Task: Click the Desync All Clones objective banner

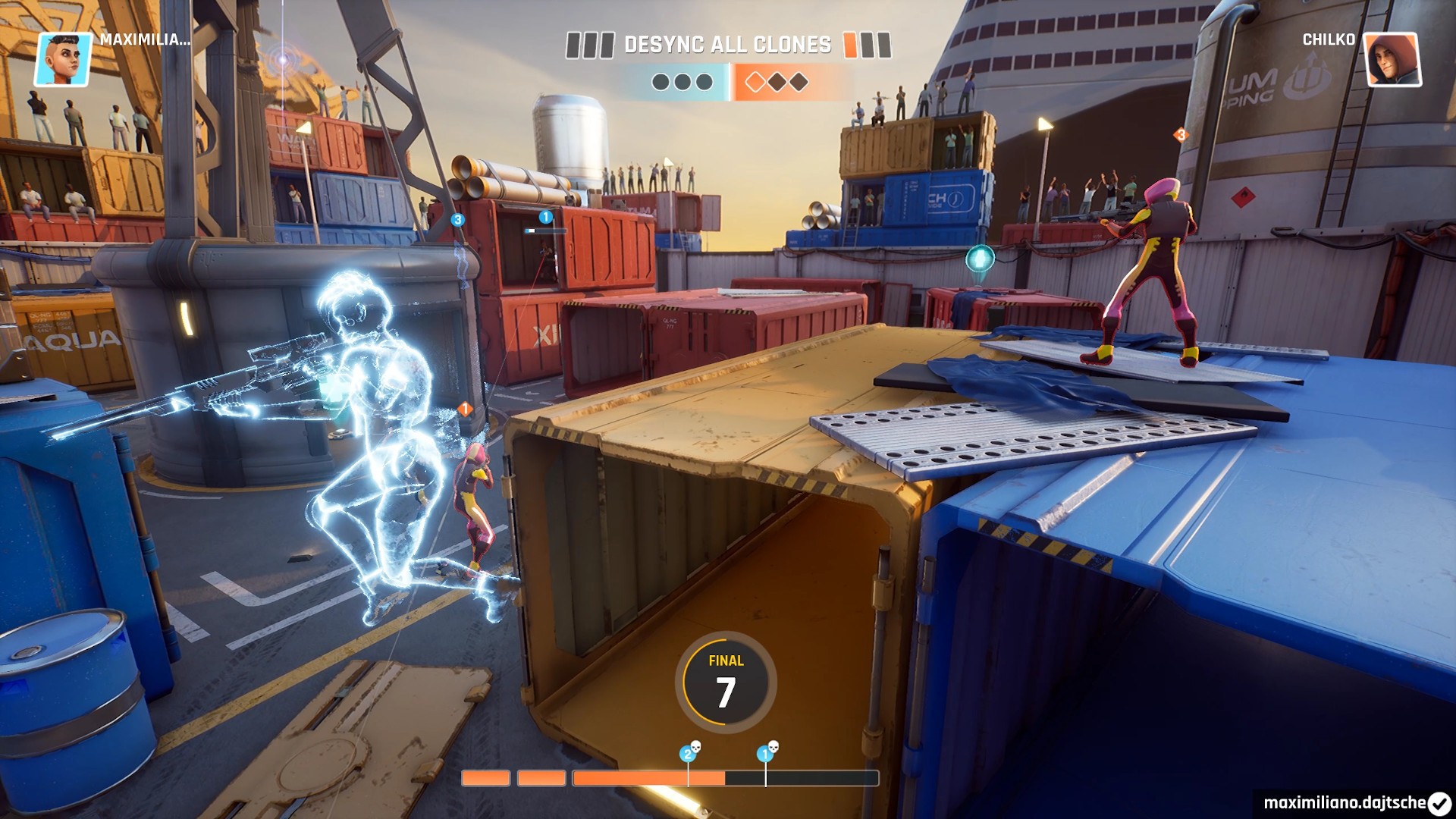Action: tap(727, 45)
